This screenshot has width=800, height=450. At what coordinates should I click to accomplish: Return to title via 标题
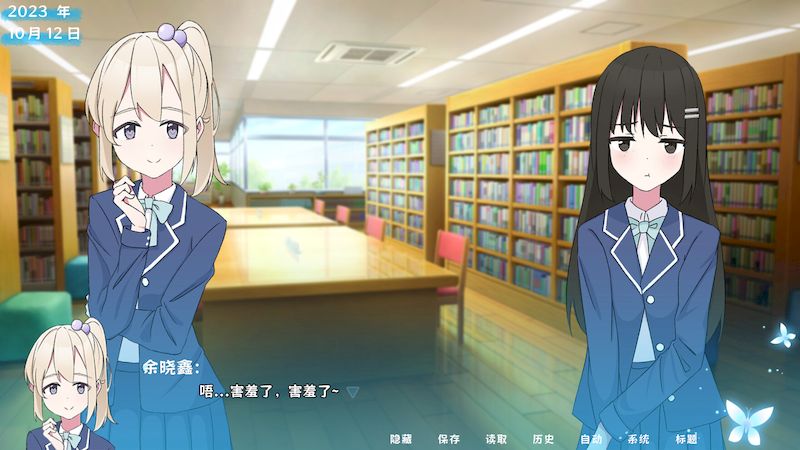click(x=686, y=439)
